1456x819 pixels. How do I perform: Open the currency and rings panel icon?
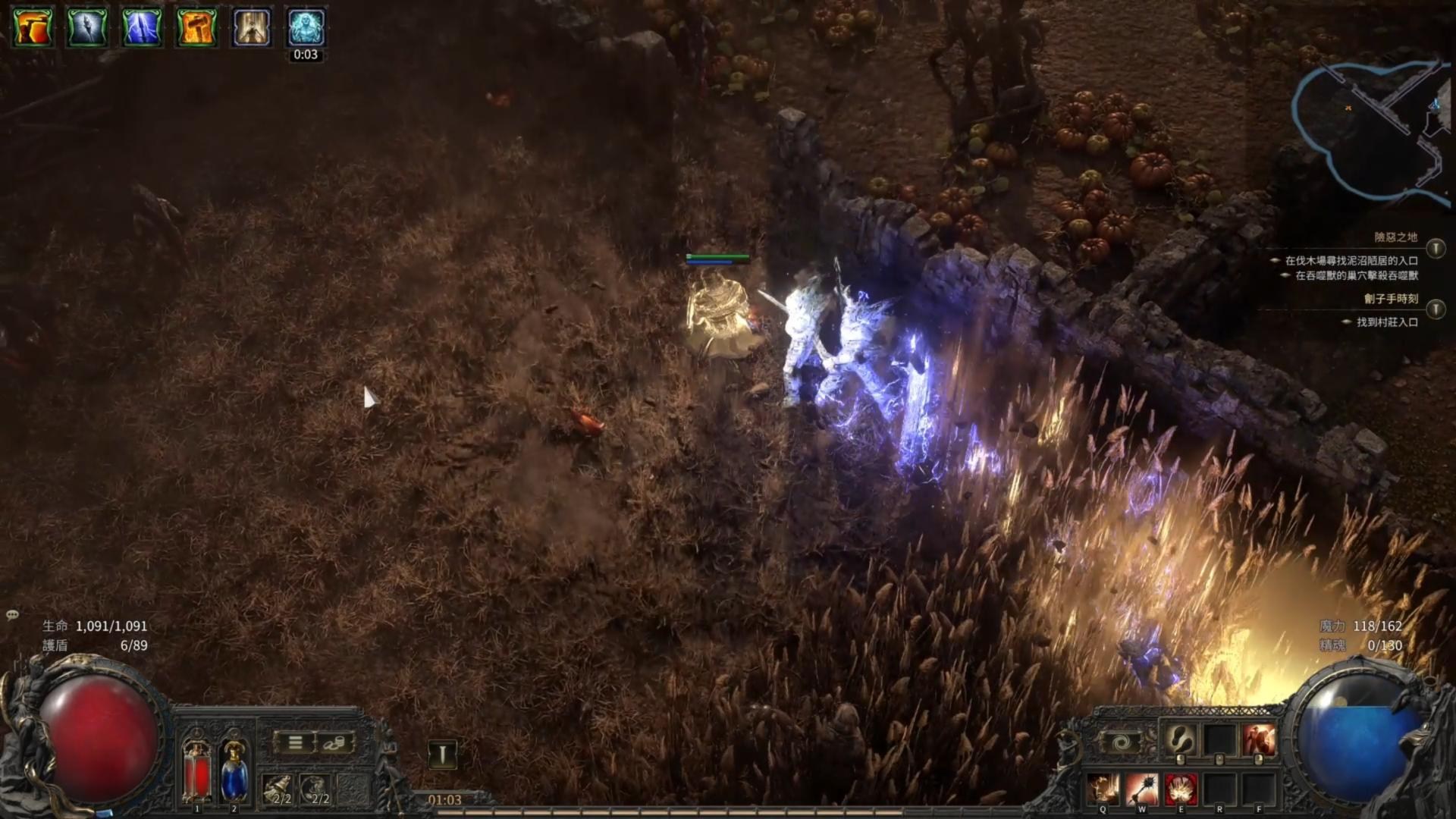click(334, 743)
